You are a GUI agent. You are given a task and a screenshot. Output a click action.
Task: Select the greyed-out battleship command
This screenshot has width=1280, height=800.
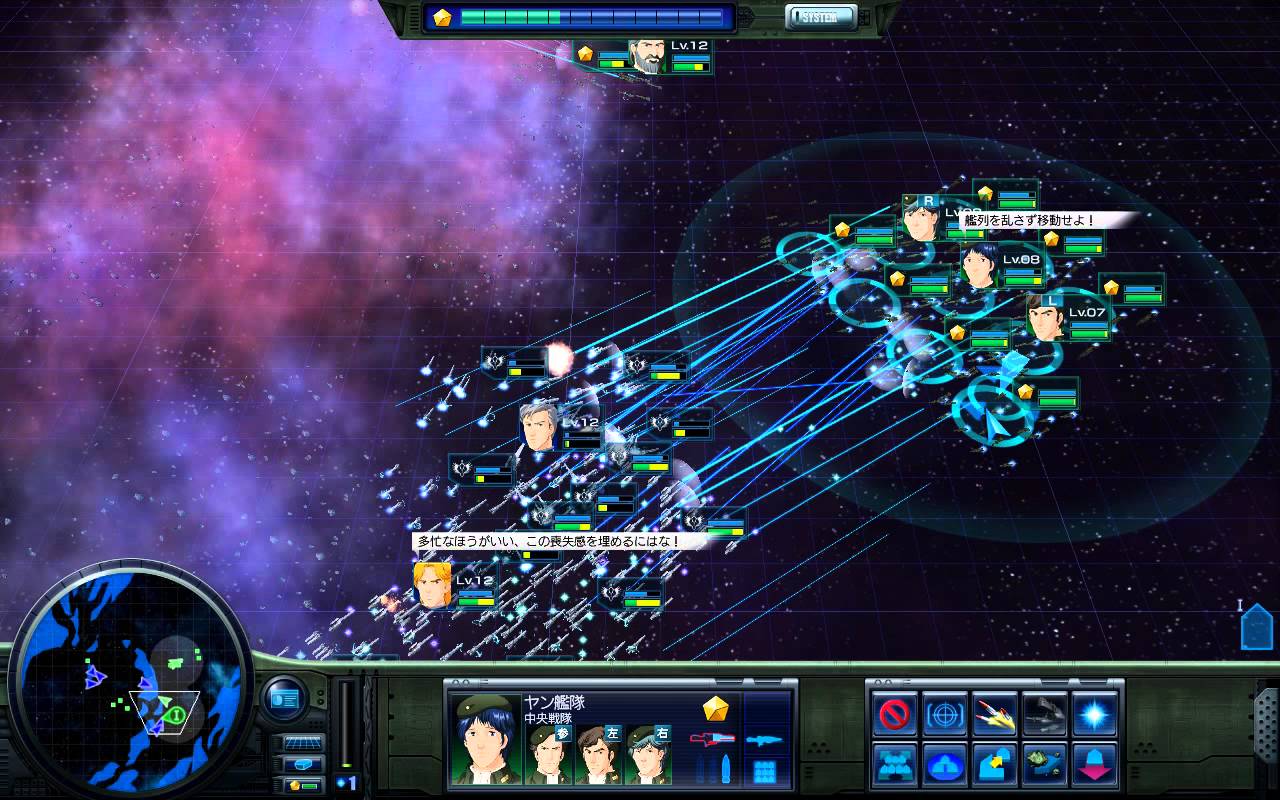click(x=1045, y=714)
